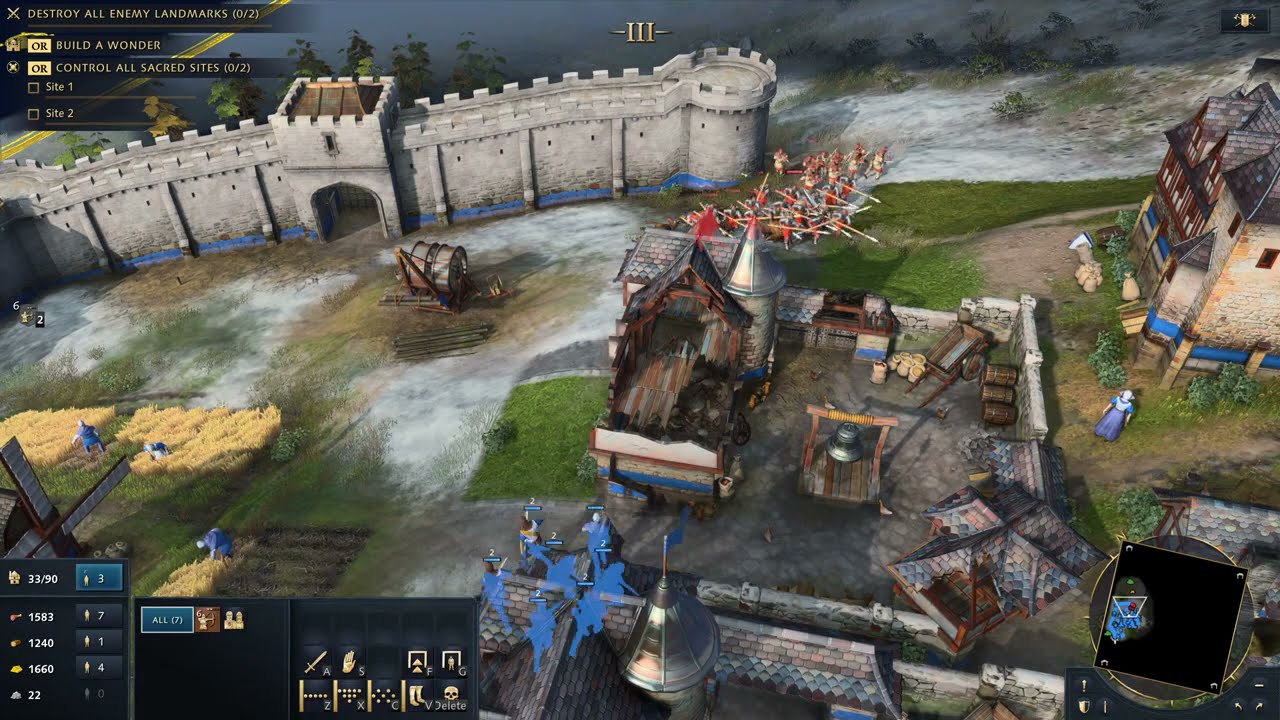Click the idle villagers button showing 3
Image resolution: width=1280 pixels, height=720 pixels.
tap(100, 577)
